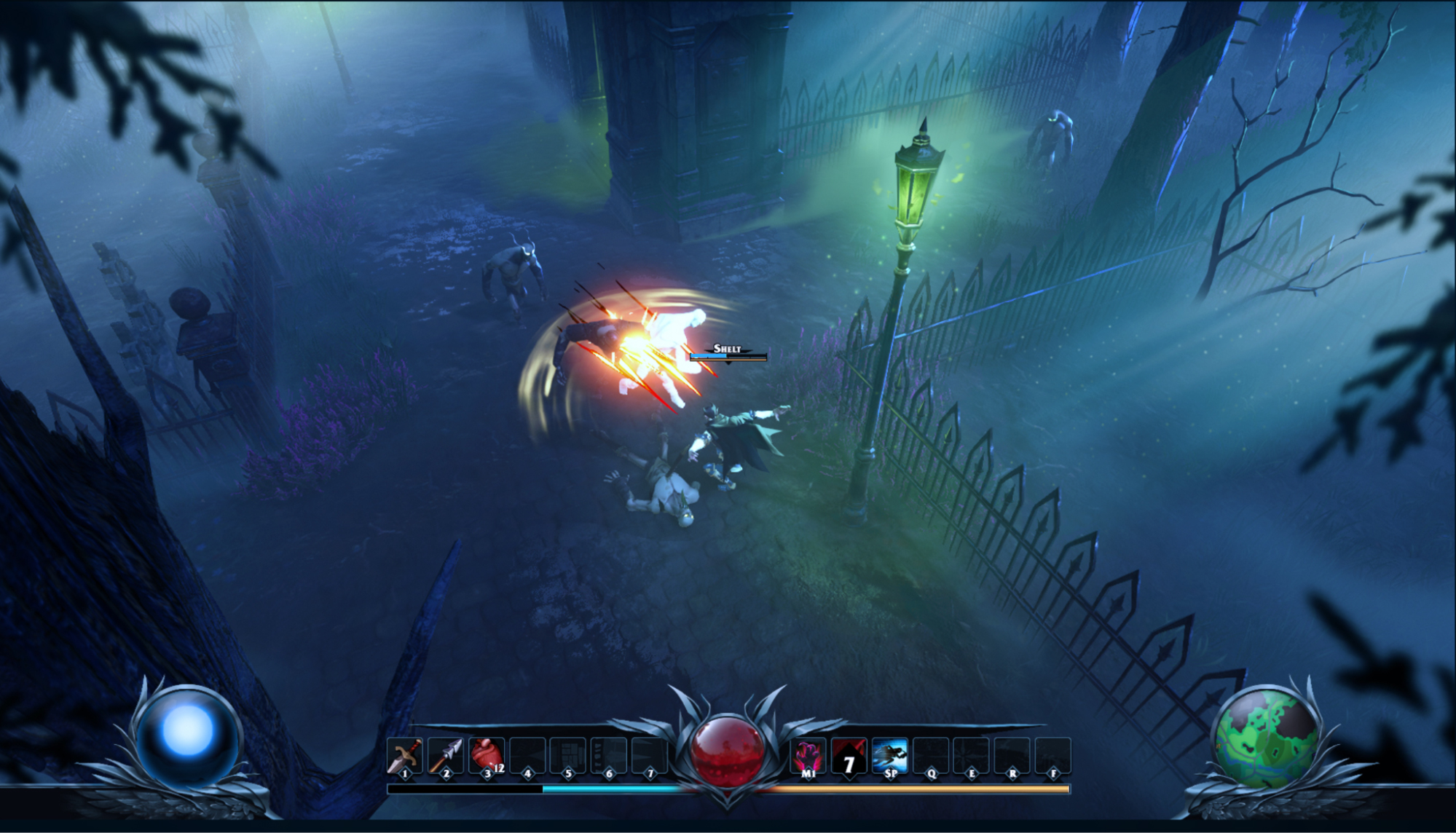Click the ability showing cooldown number 7

coord(849,757)
